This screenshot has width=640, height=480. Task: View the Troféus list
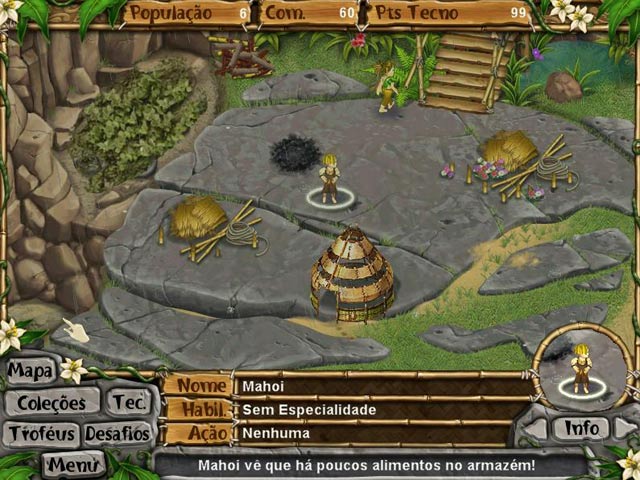[40, 435]
